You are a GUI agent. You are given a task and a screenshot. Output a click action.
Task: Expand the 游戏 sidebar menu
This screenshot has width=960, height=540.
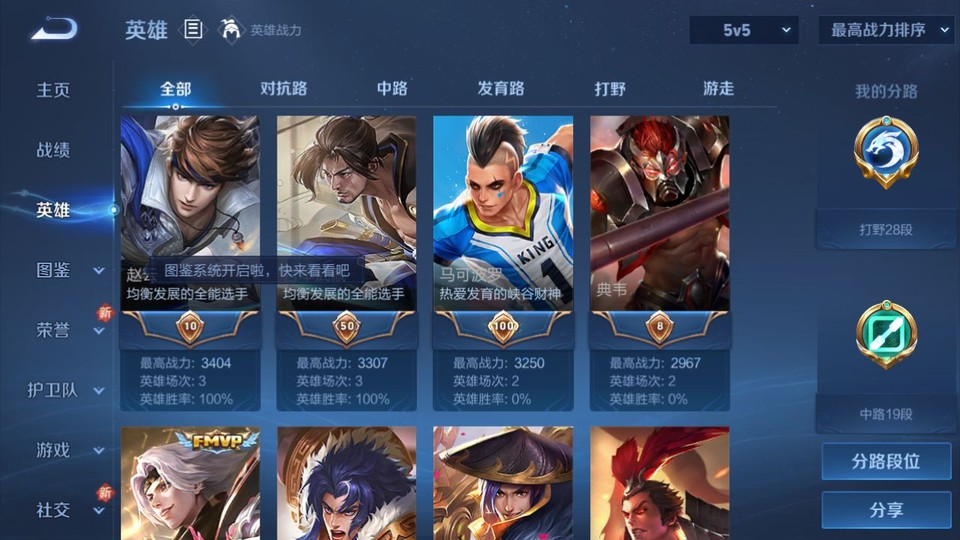[x=66, y=450]
